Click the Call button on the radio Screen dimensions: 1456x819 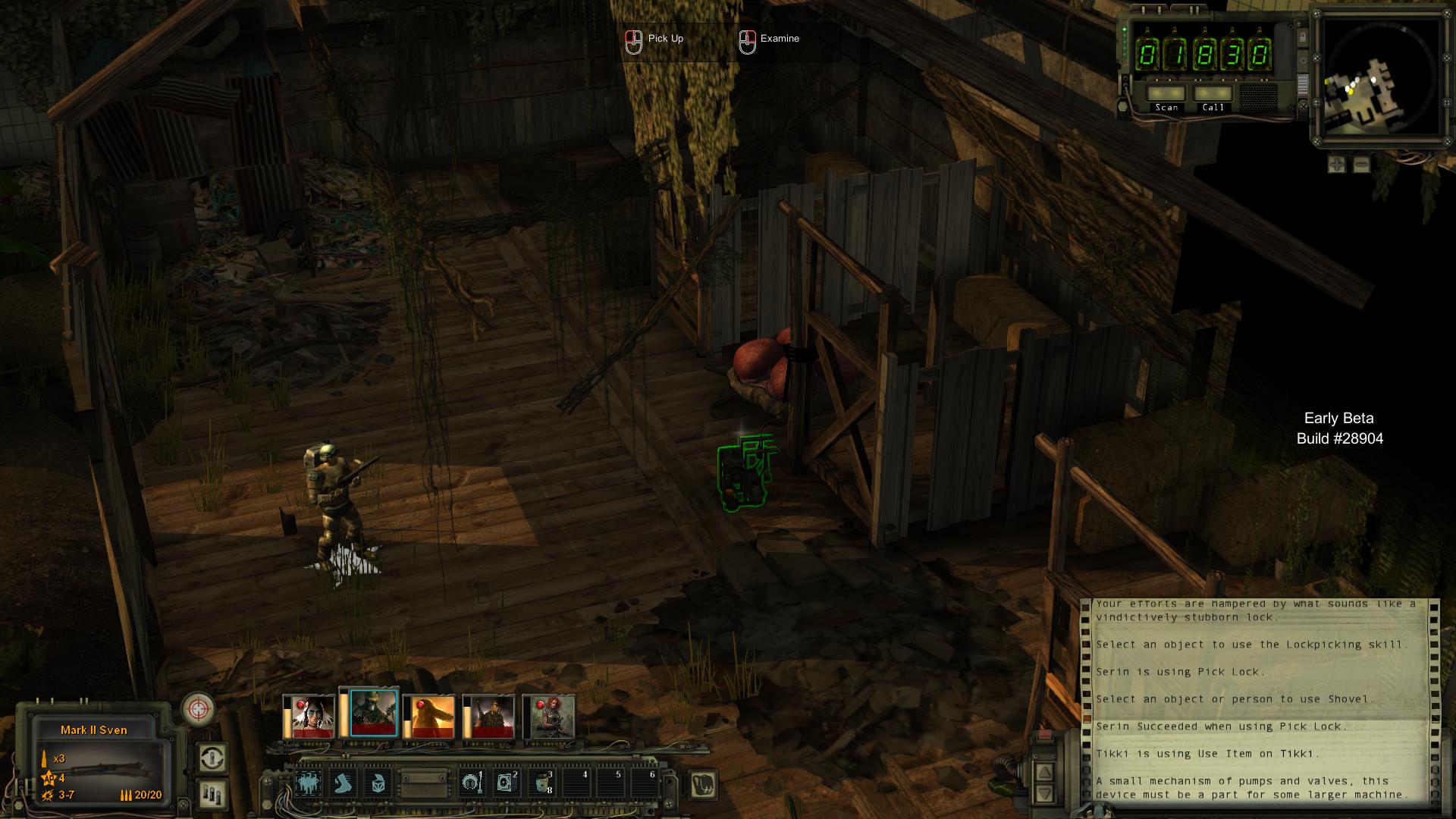1213,94
